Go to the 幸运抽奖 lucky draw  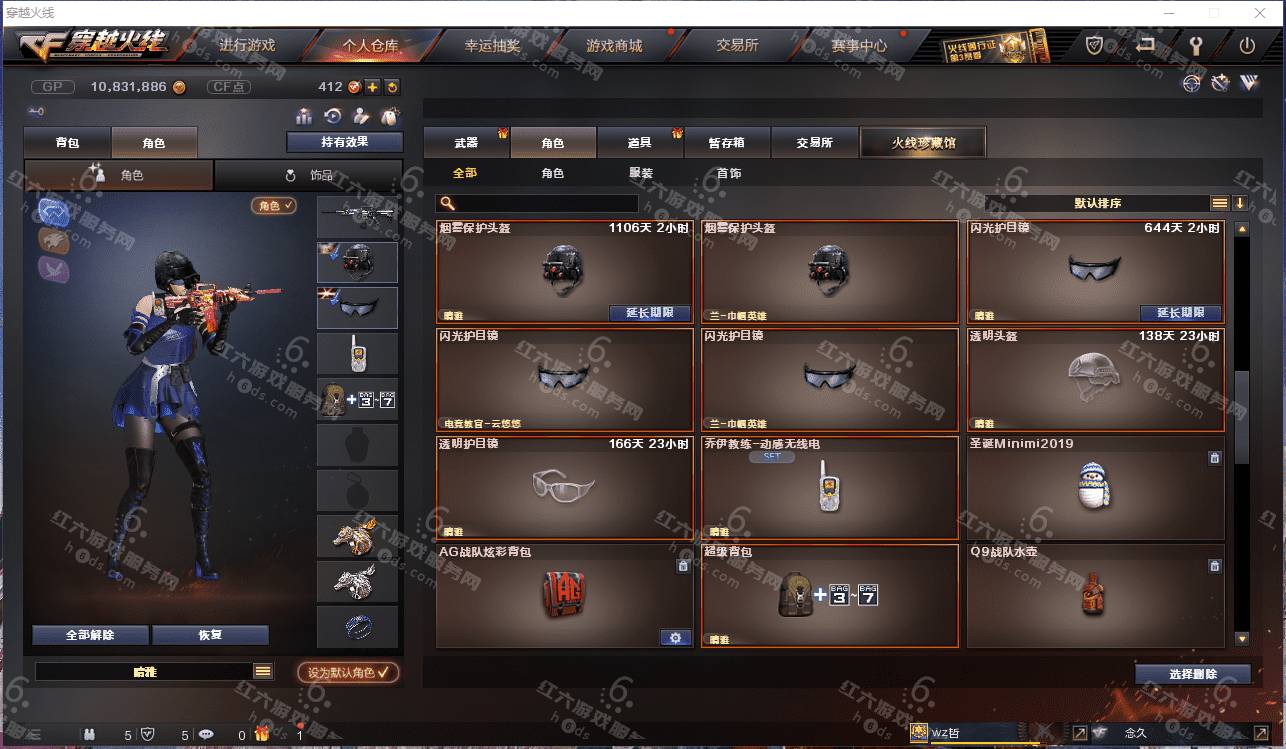coord(492,45)
